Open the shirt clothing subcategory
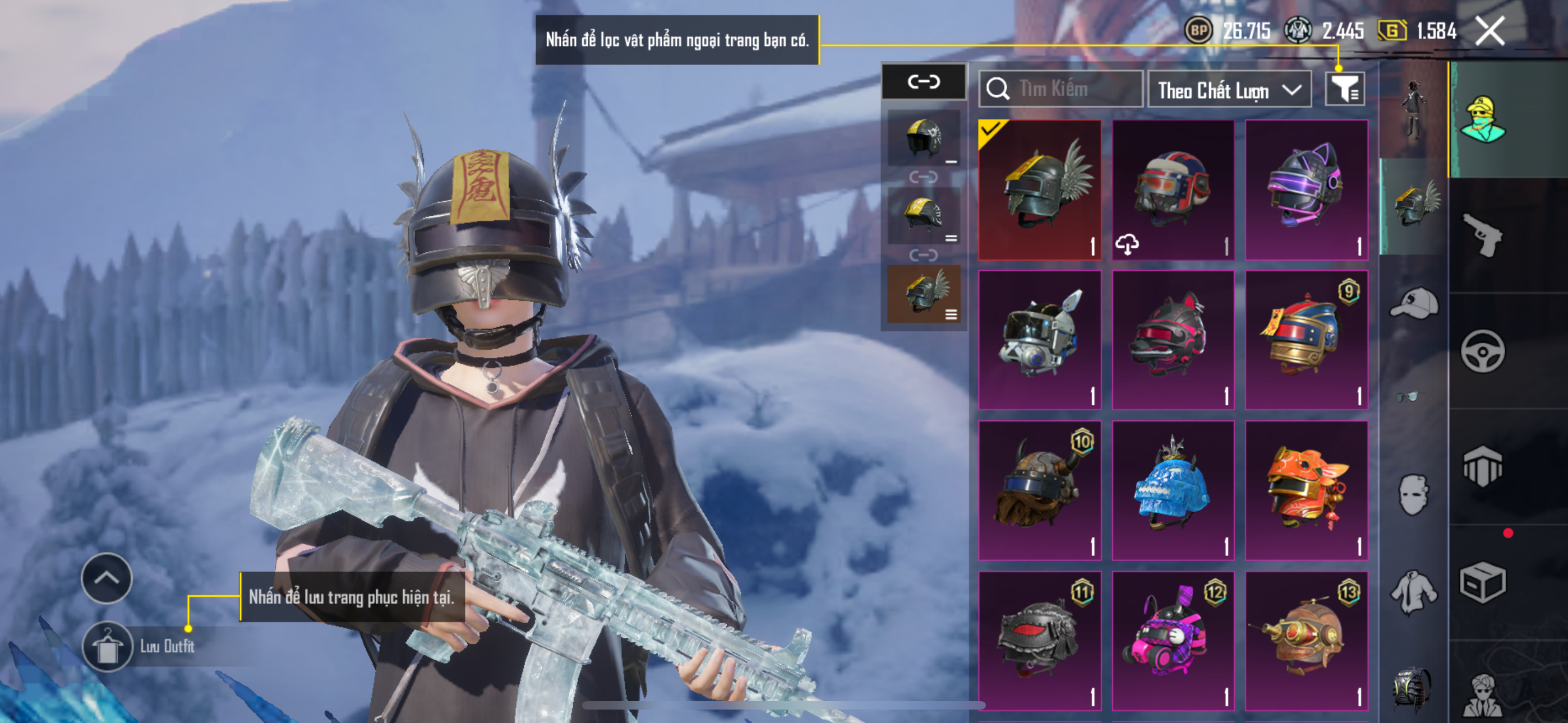Viewport: 1568px width, 723px height. [1413, 591]
